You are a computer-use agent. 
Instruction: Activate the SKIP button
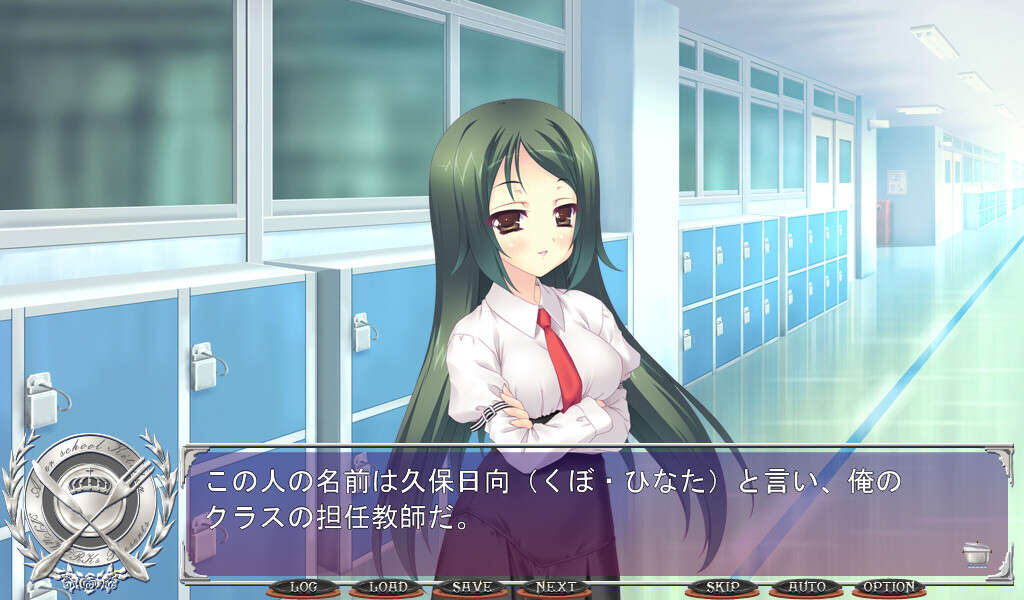coord(723,587)
